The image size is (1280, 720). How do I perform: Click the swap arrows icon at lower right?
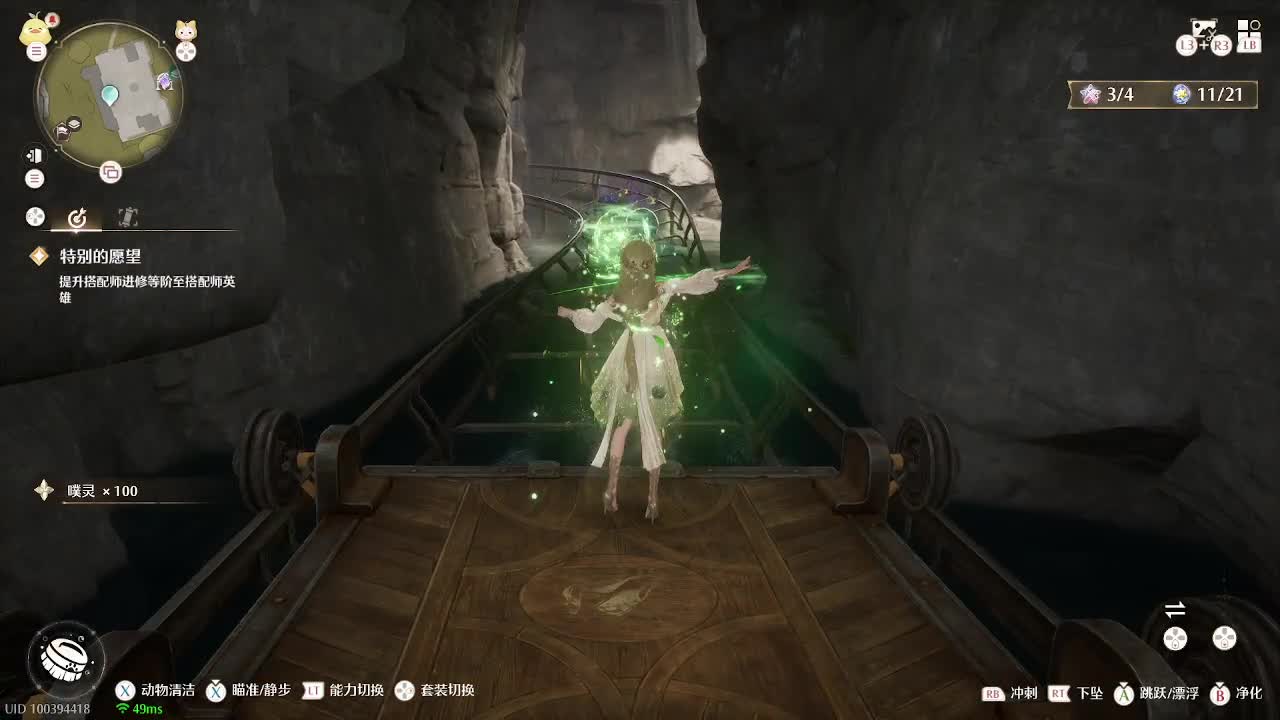[x=1175, y=610]
